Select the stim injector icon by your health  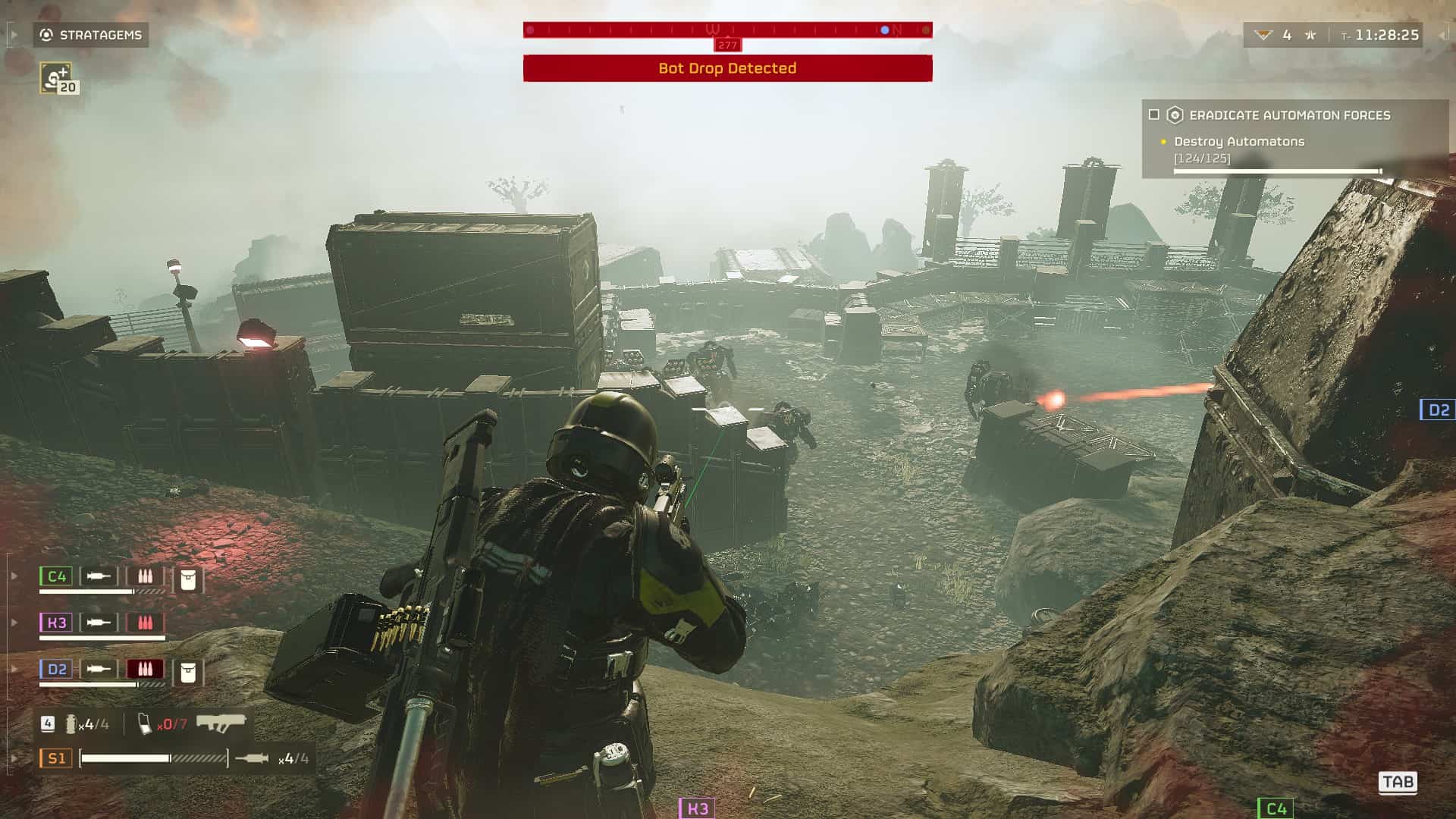pyautogui.click(x=251, y=758)
